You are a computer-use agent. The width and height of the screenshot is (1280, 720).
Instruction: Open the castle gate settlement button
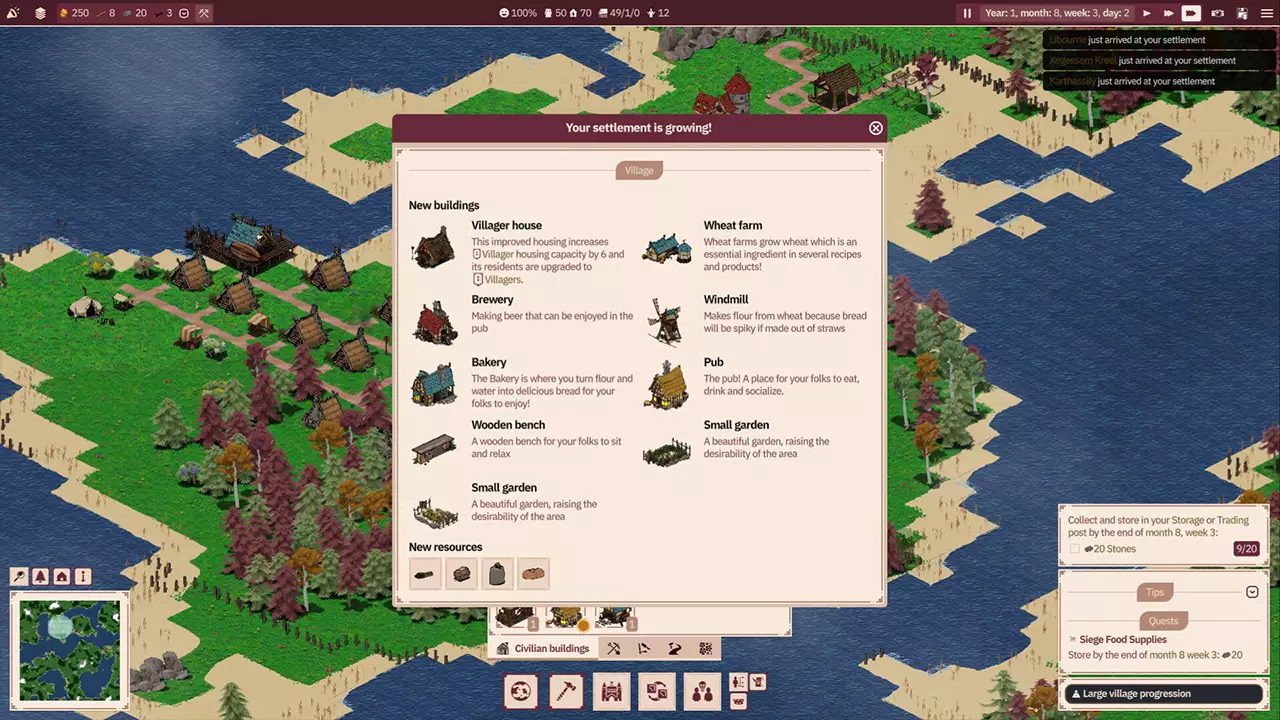coord(612,691)
